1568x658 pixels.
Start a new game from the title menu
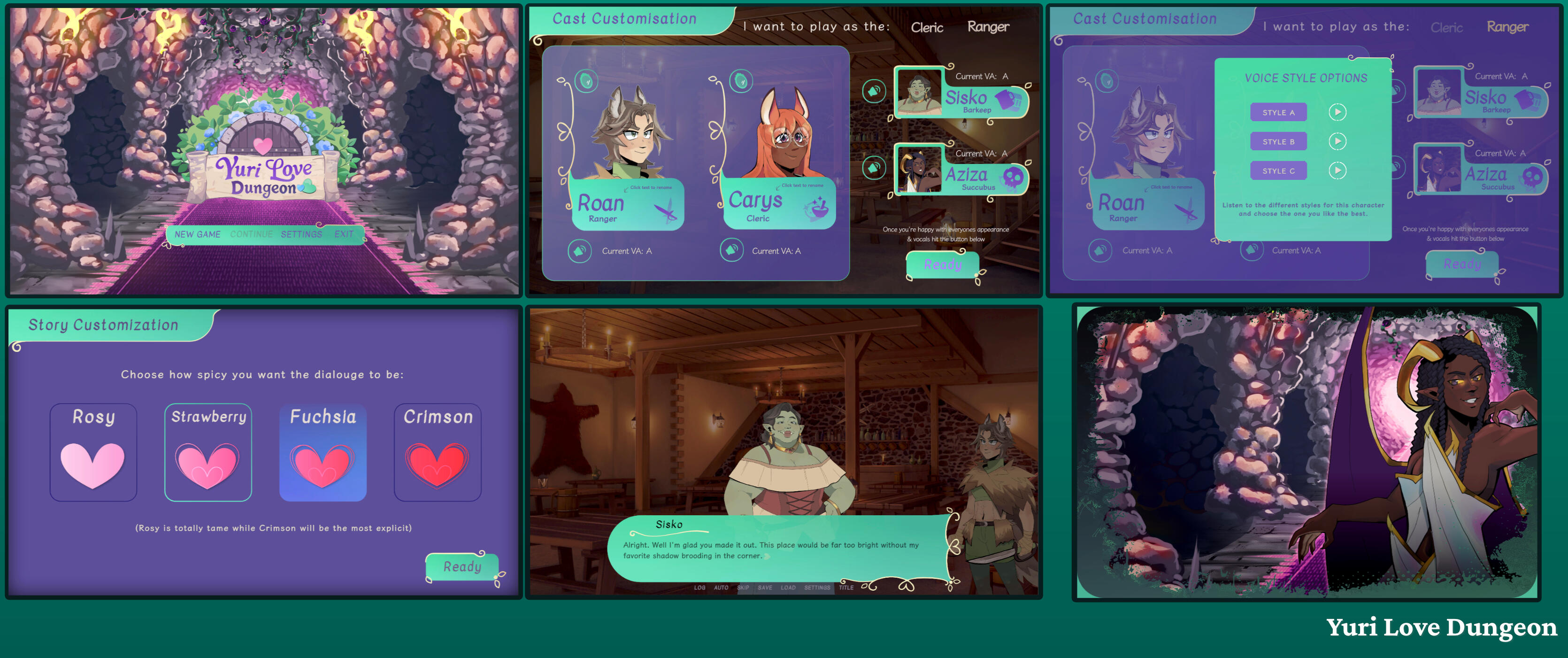(197, 234)
